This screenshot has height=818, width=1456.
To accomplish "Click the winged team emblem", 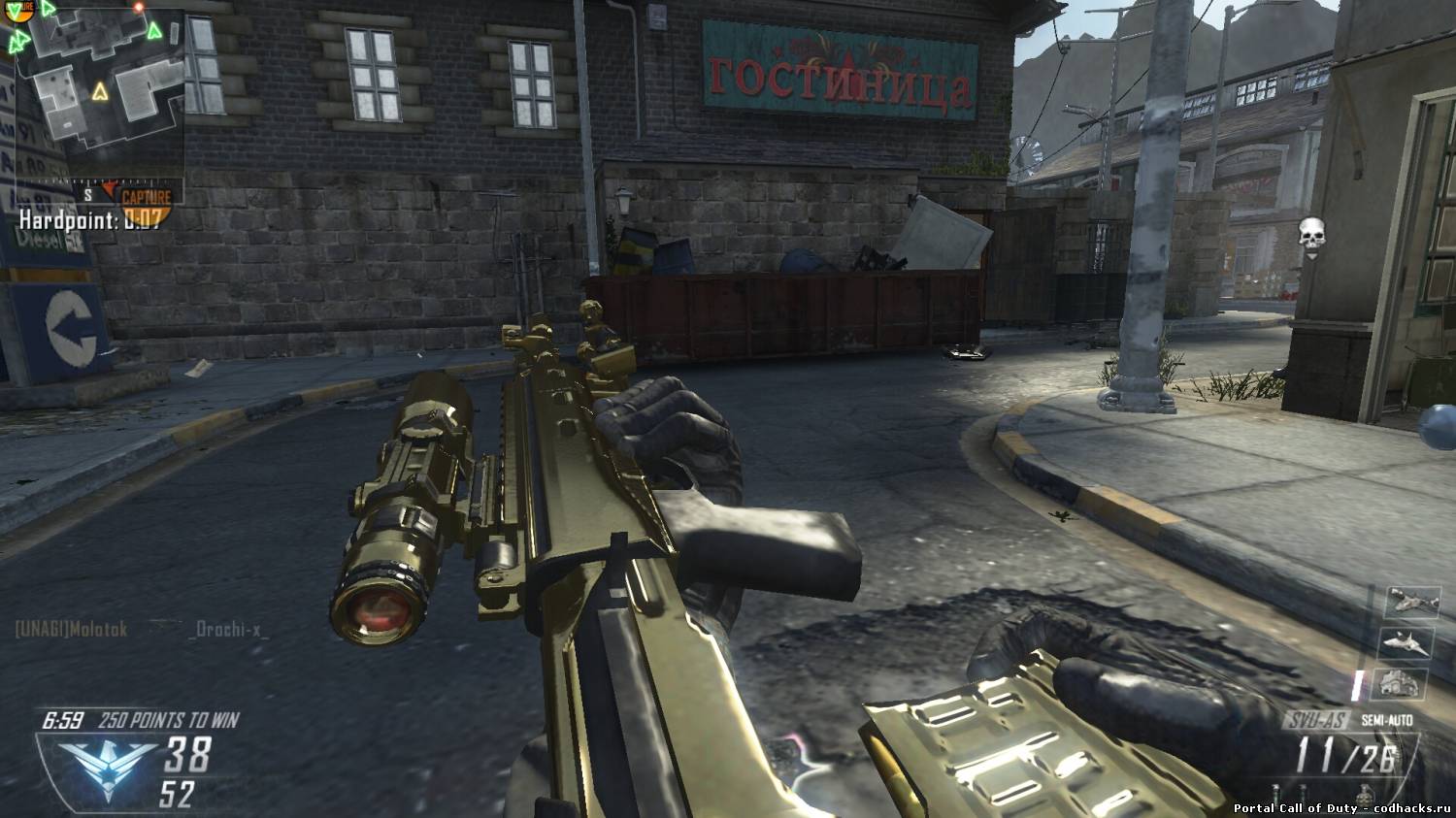I will click(x=107, y=764).
